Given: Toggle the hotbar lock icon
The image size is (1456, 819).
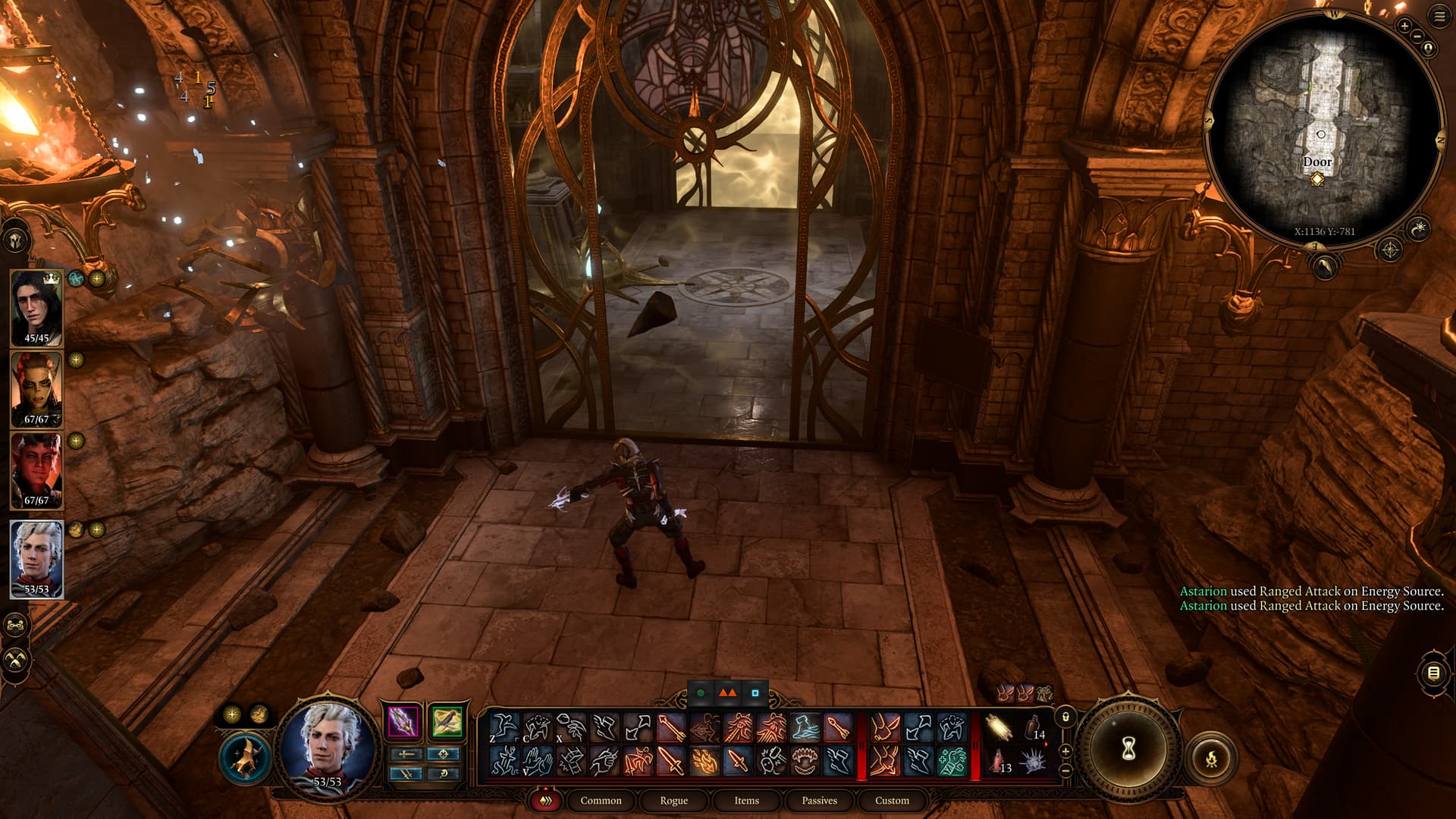Looking at the screenshot, I should [1065, 717].
